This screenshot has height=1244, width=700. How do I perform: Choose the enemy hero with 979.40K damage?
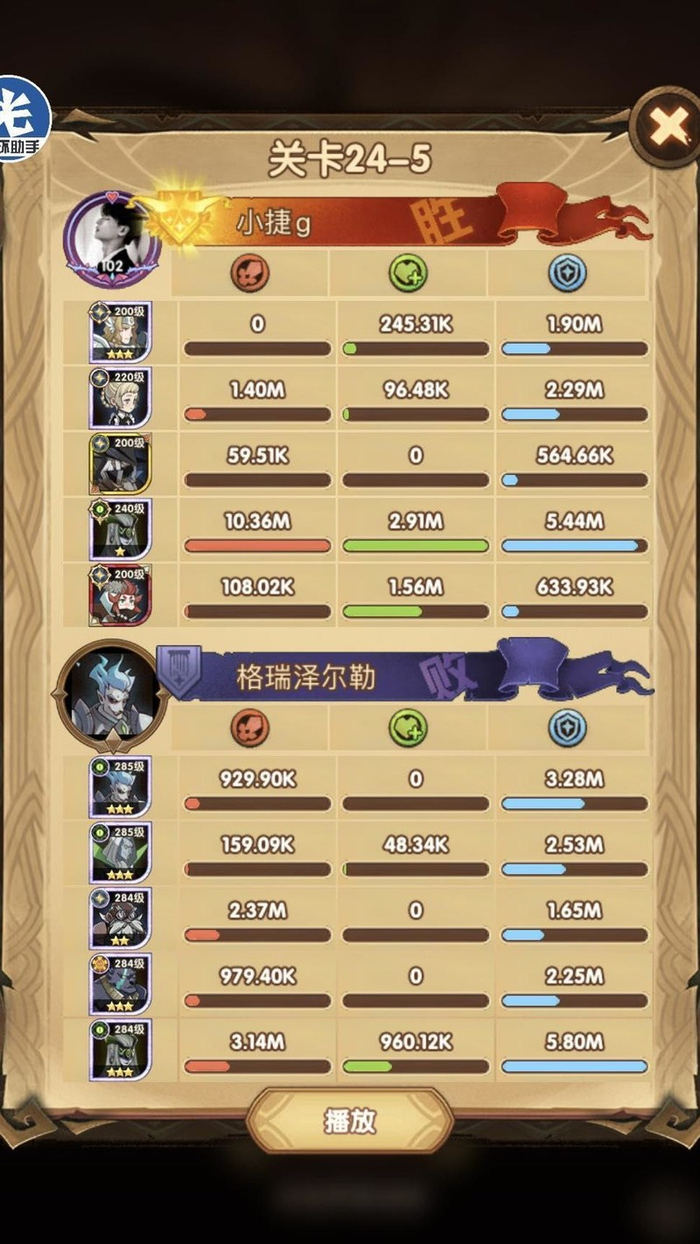pyautogui.click(x=120, y=984)
